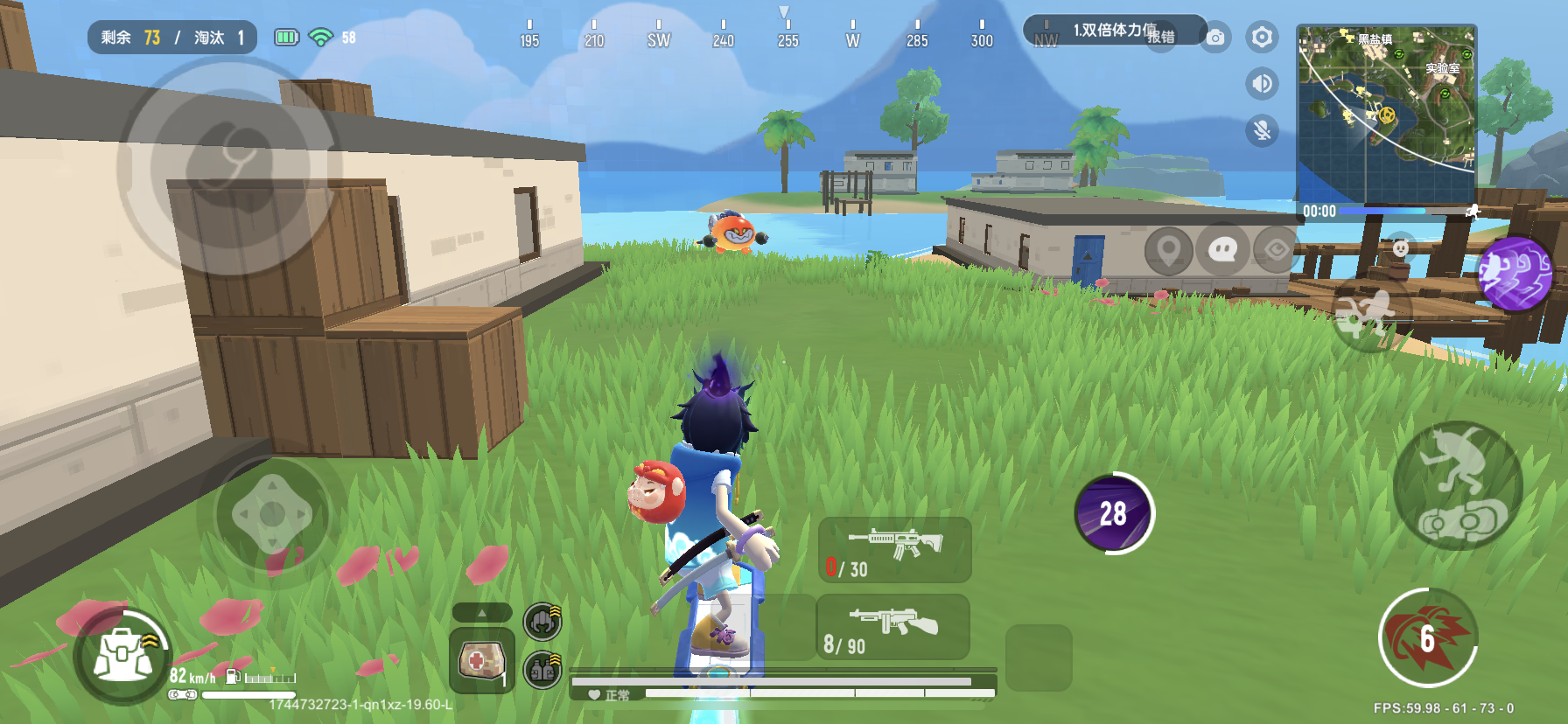Tap the vehicle direction pad

[x=272, y=514]
